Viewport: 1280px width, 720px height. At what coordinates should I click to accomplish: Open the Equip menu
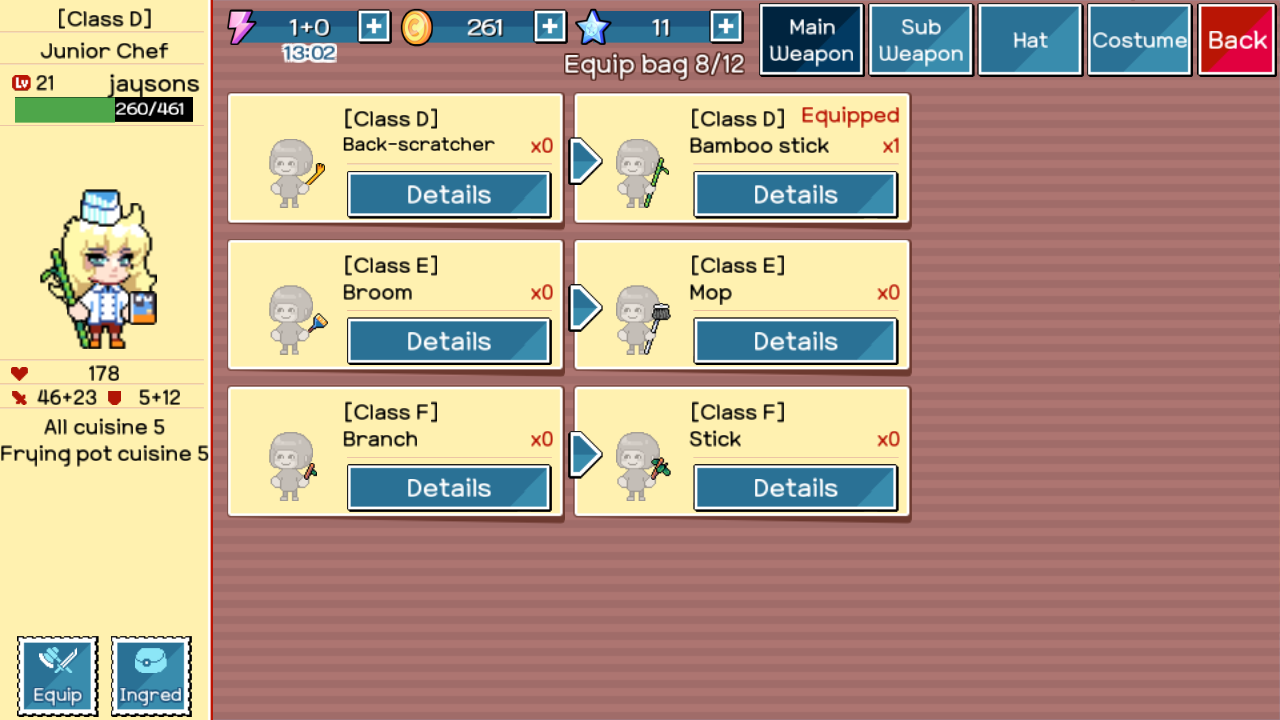(58, 676)
